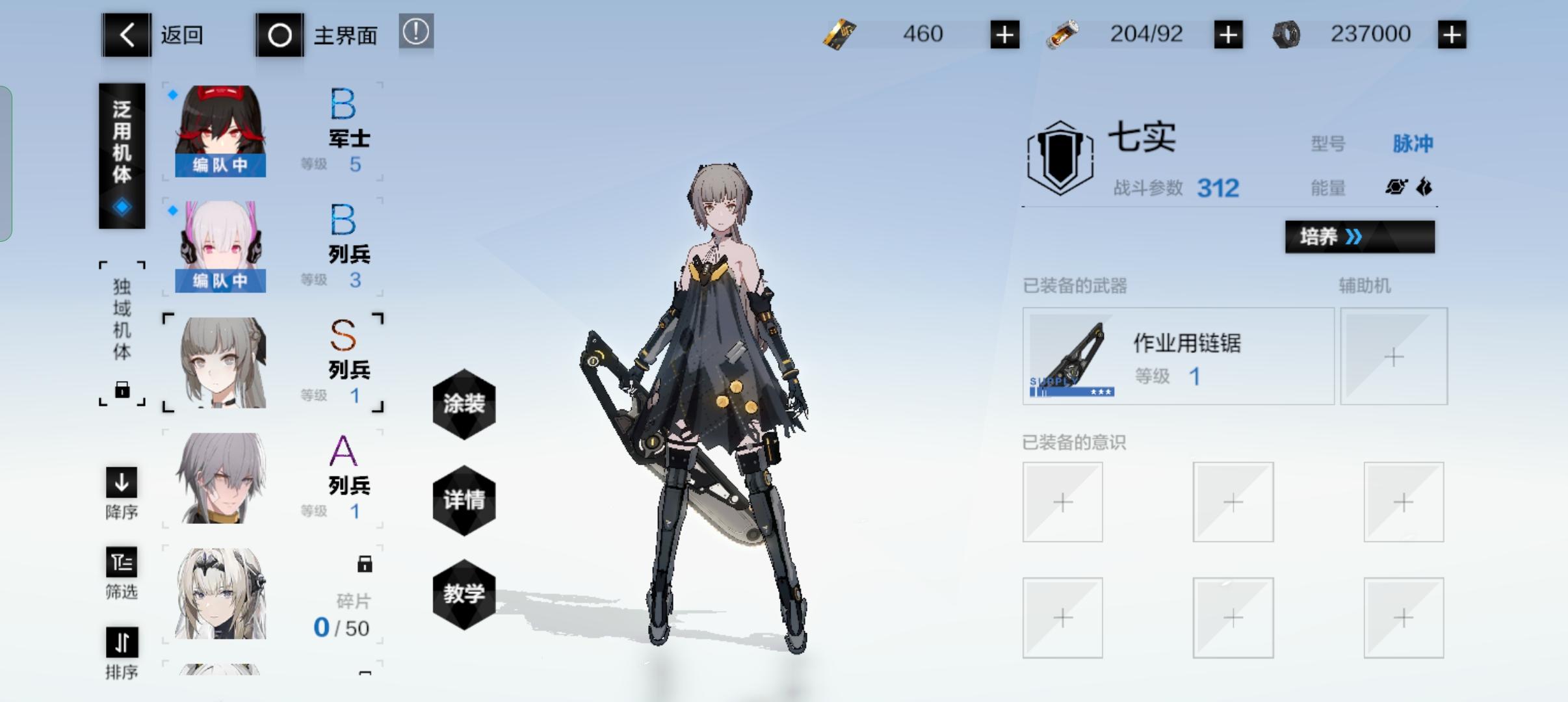
Task: Open the 涂装 coating customization panel
Action: pos(464,404)
